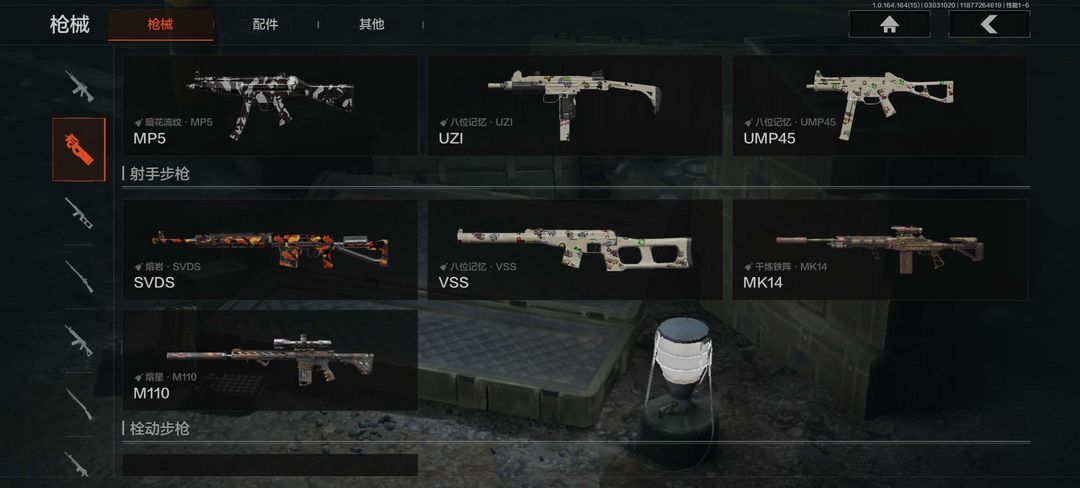The height and width of the screenshot is (488, 1080).
Task: Pick the UMP45 weapon skin
Action: pos(880,105)
